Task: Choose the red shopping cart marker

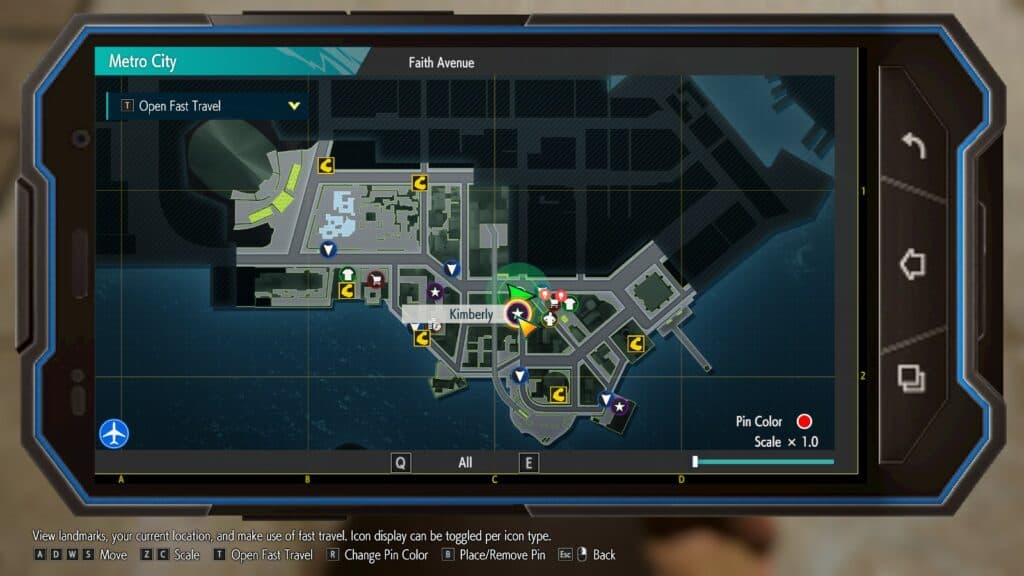Action: click(x=376, y=279)
